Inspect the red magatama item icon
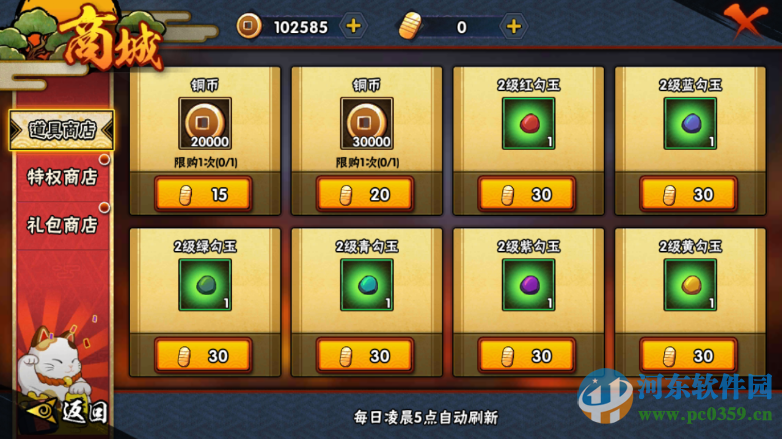Viewport: 782px width, 439px height. coord(528,123)
